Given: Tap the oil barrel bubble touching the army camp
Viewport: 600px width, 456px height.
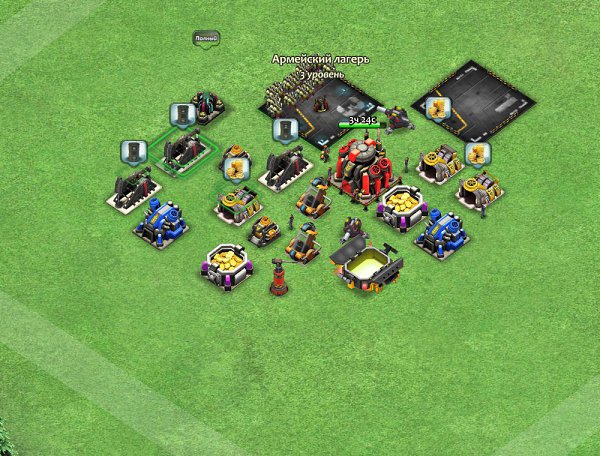Looking at the screenshot, I should tap(285, 129).
